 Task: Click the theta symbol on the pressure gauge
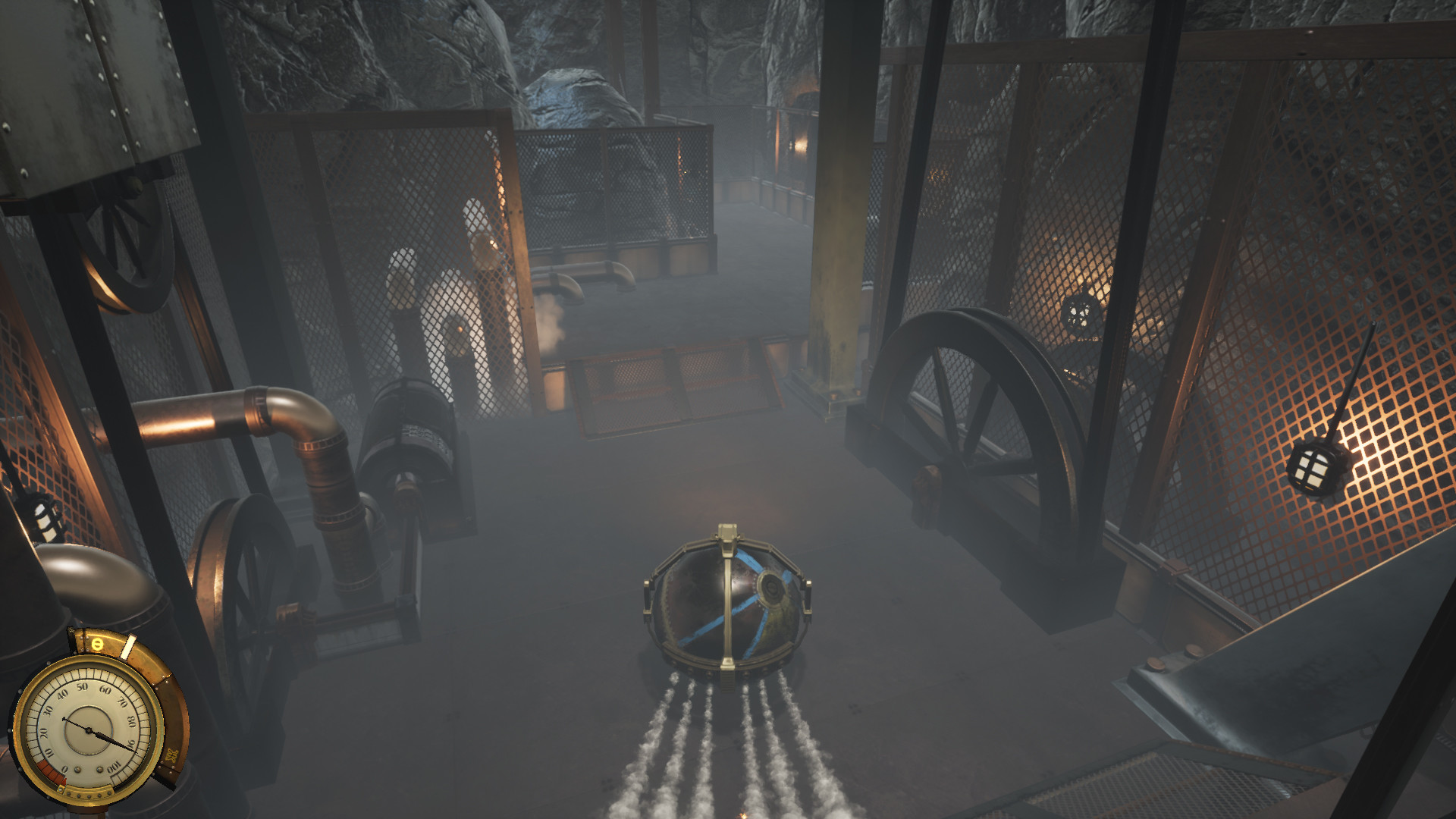pos(97,643)
